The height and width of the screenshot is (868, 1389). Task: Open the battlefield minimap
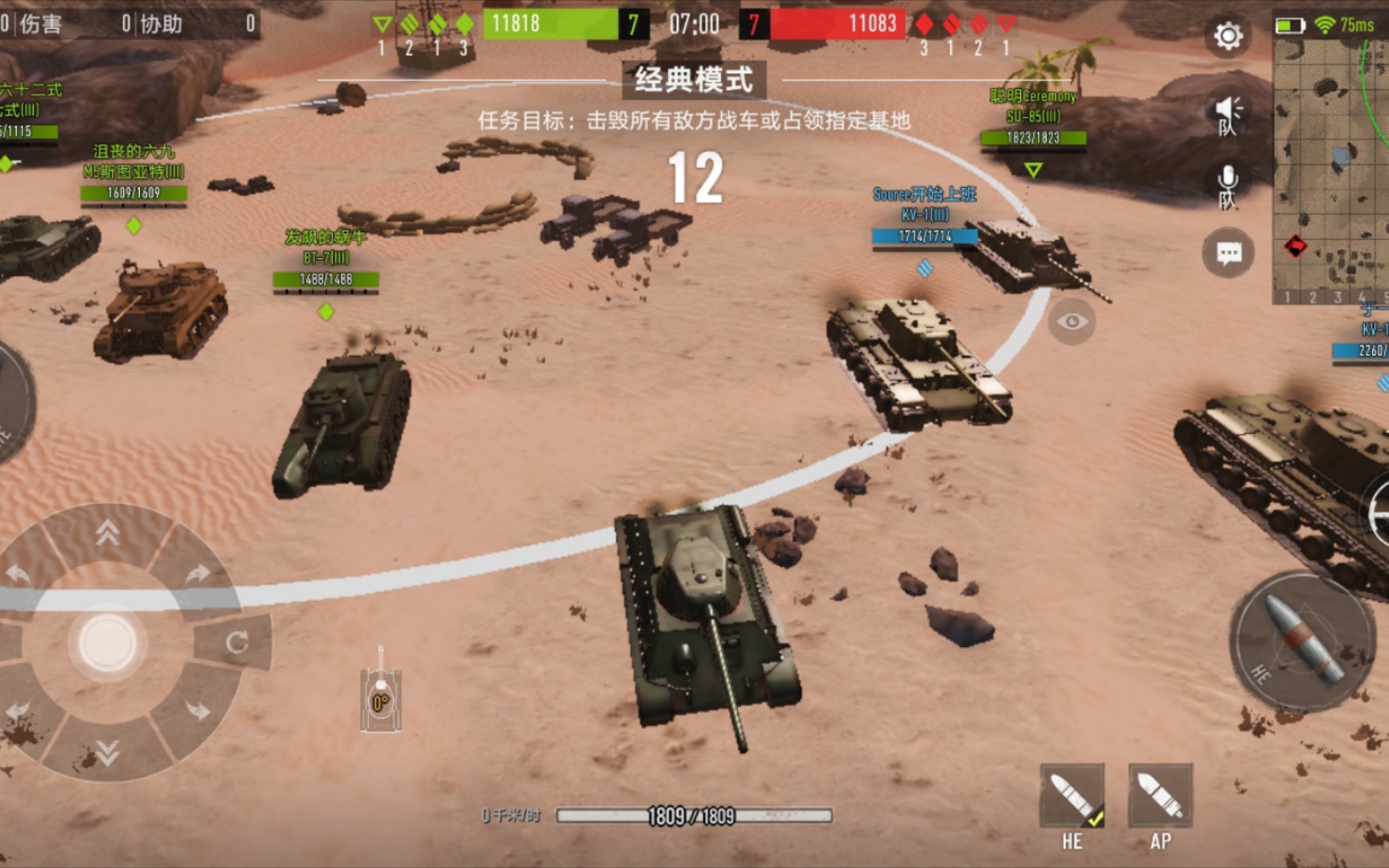coord(1330,169)
